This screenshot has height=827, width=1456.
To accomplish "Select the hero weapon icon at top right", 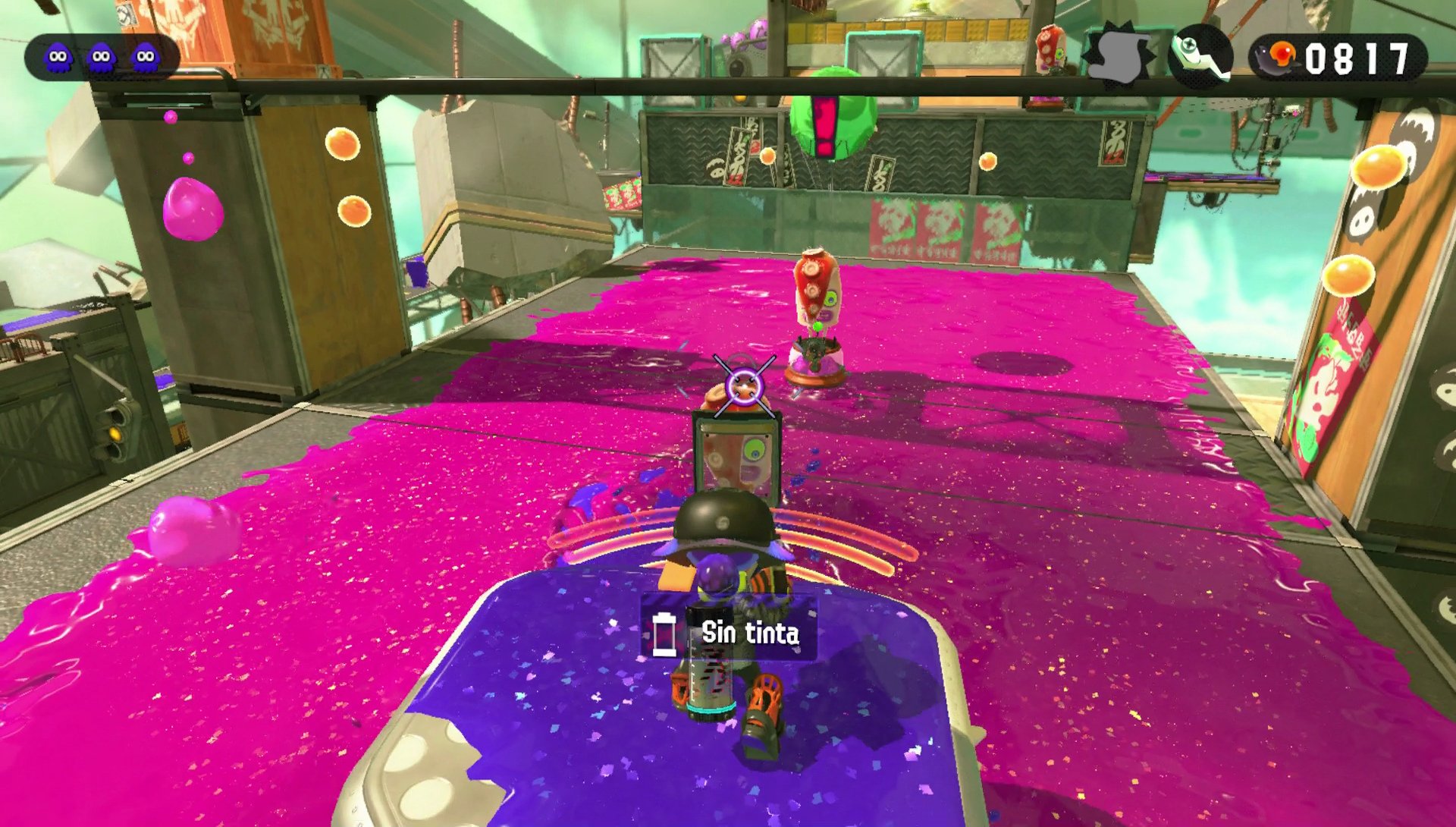I will [1202, 53].
